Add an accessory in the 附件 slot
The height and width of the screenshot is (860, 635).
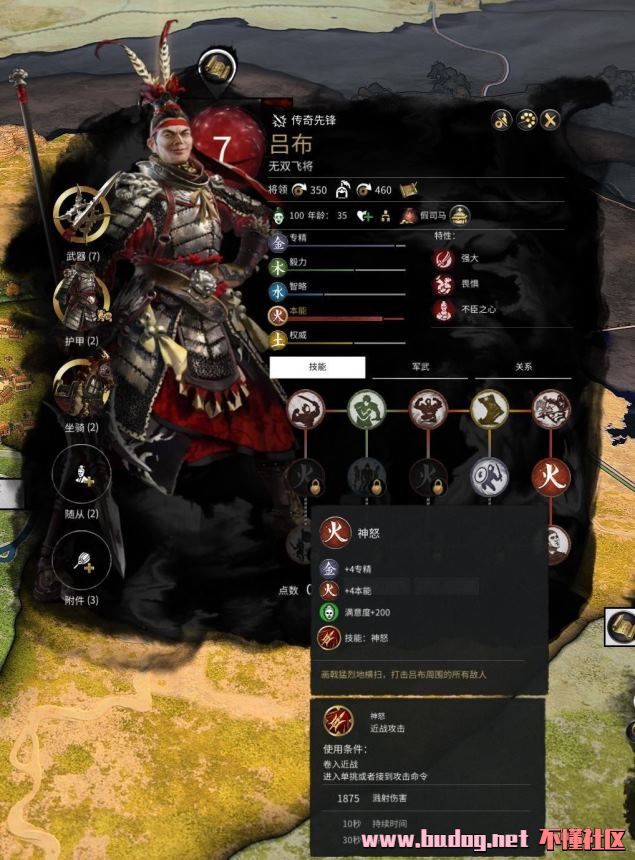point(82,559)
